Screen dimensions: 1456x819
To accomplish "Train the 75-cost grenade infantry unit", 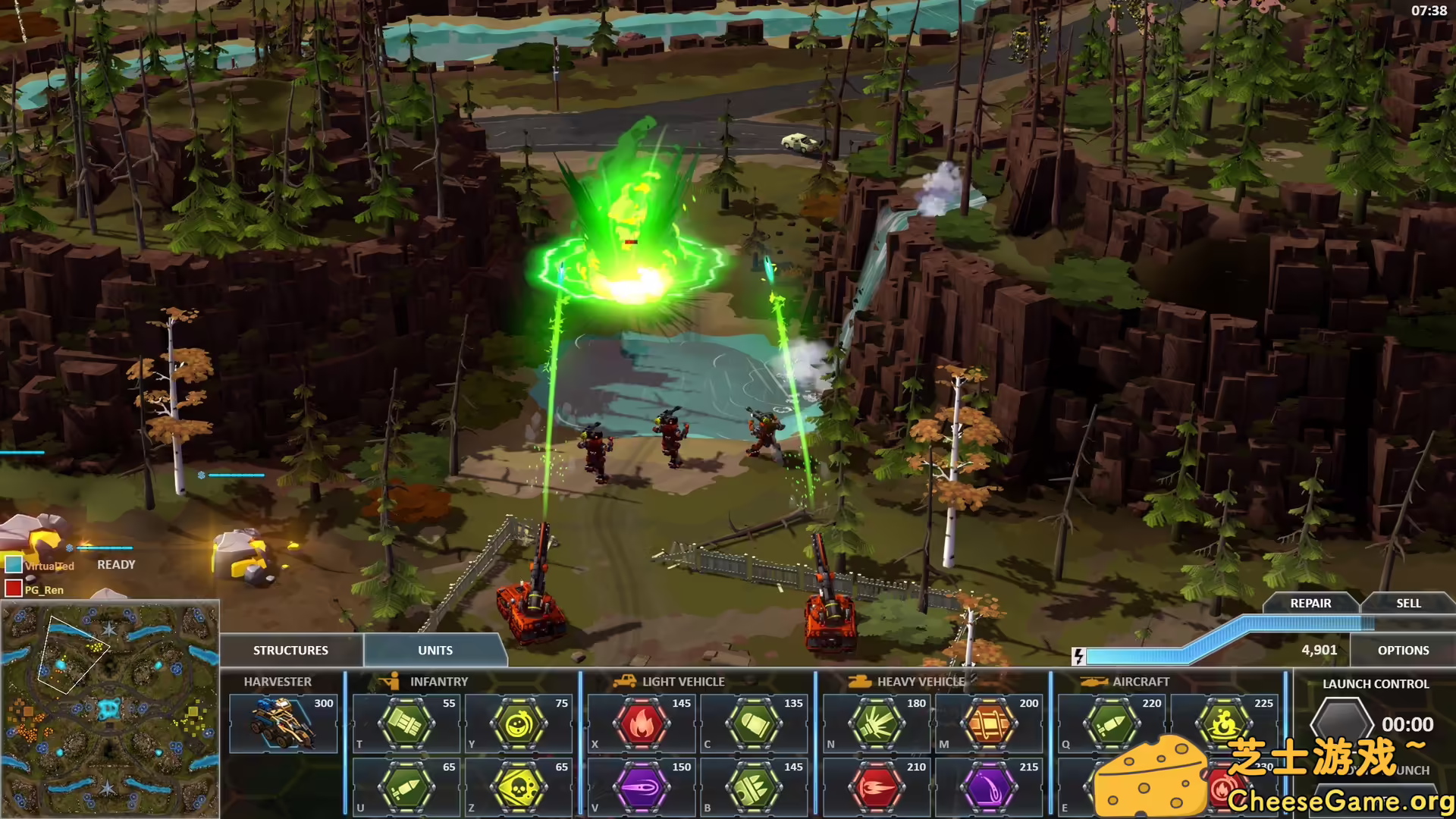I will tap(519, 723).
